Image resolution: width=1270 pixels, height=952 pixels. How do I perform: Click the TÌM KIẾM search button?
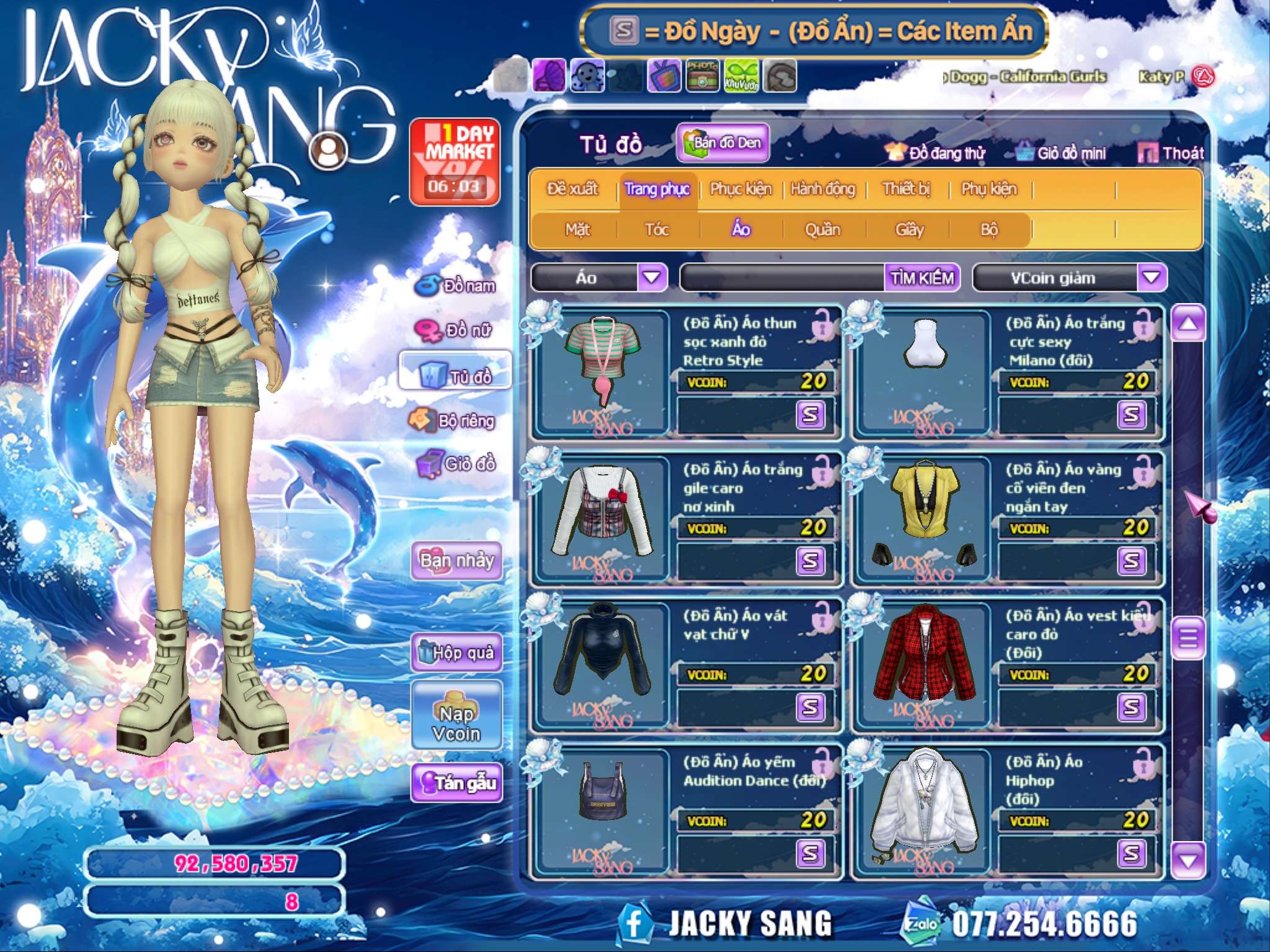(922, 278)
